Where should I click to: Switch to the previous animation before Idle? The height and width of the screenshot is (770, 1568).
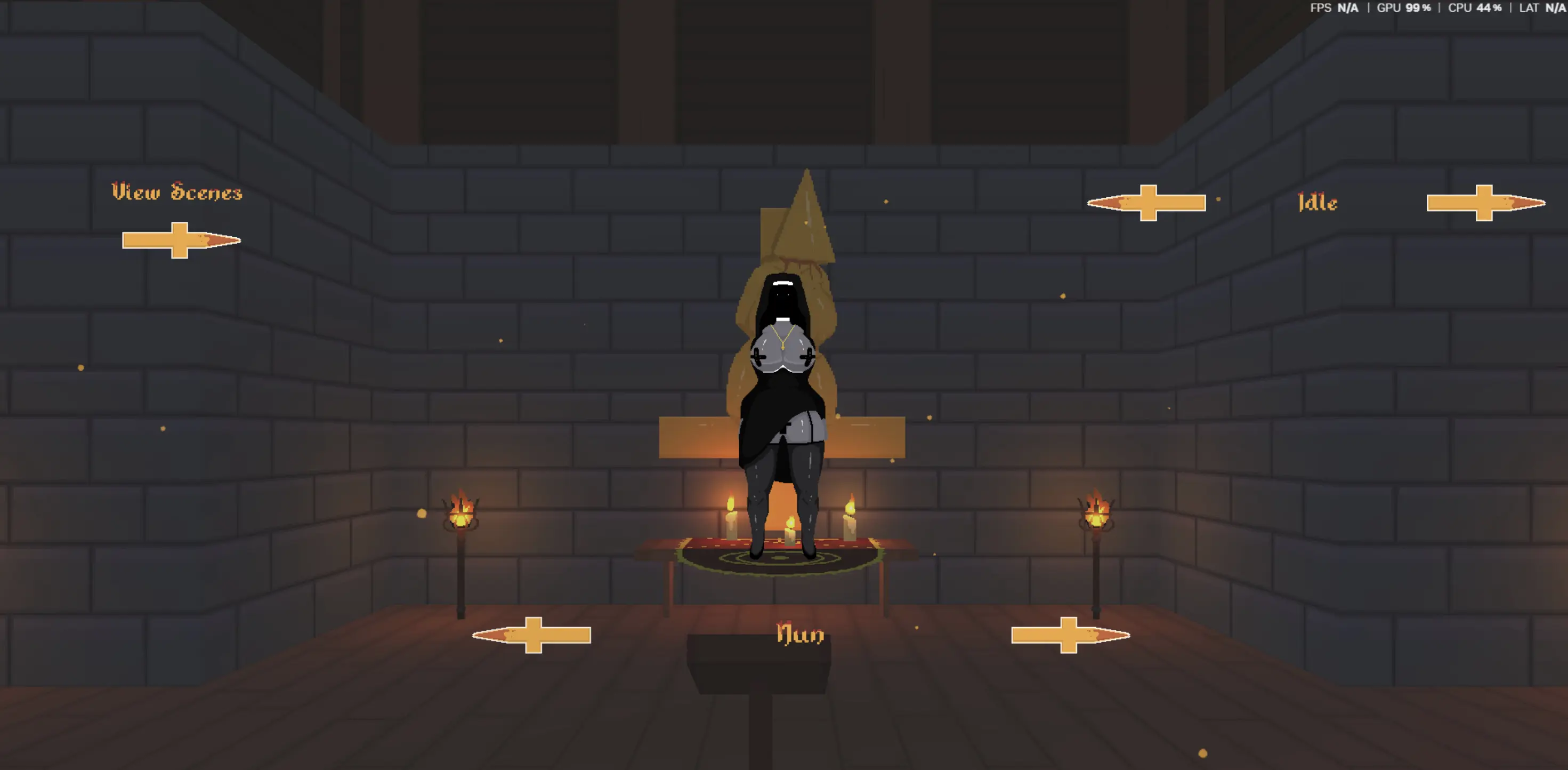1147,203
